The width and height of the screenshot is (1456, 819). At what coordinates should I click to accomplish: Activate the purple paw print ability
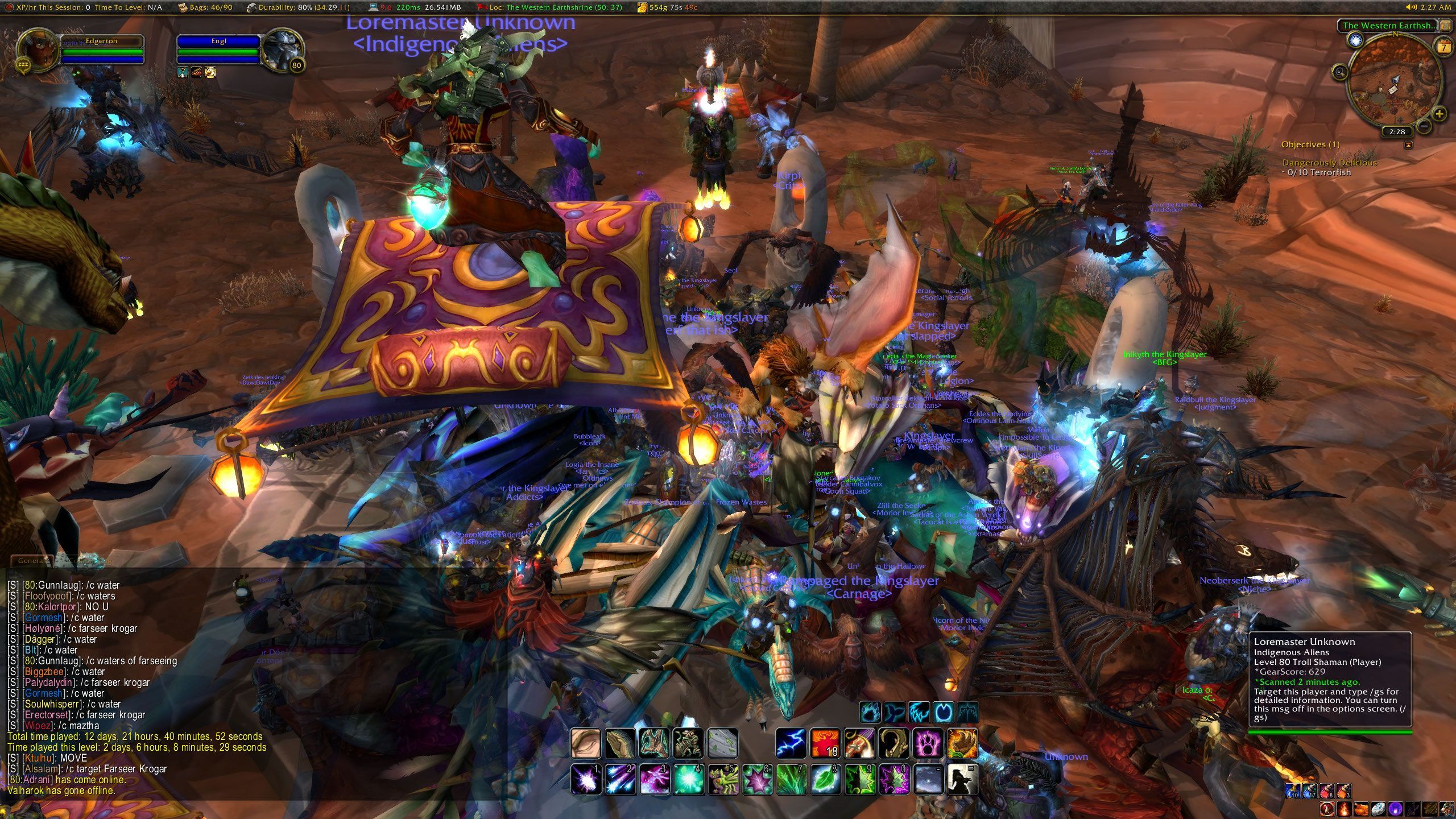[928, 743]
